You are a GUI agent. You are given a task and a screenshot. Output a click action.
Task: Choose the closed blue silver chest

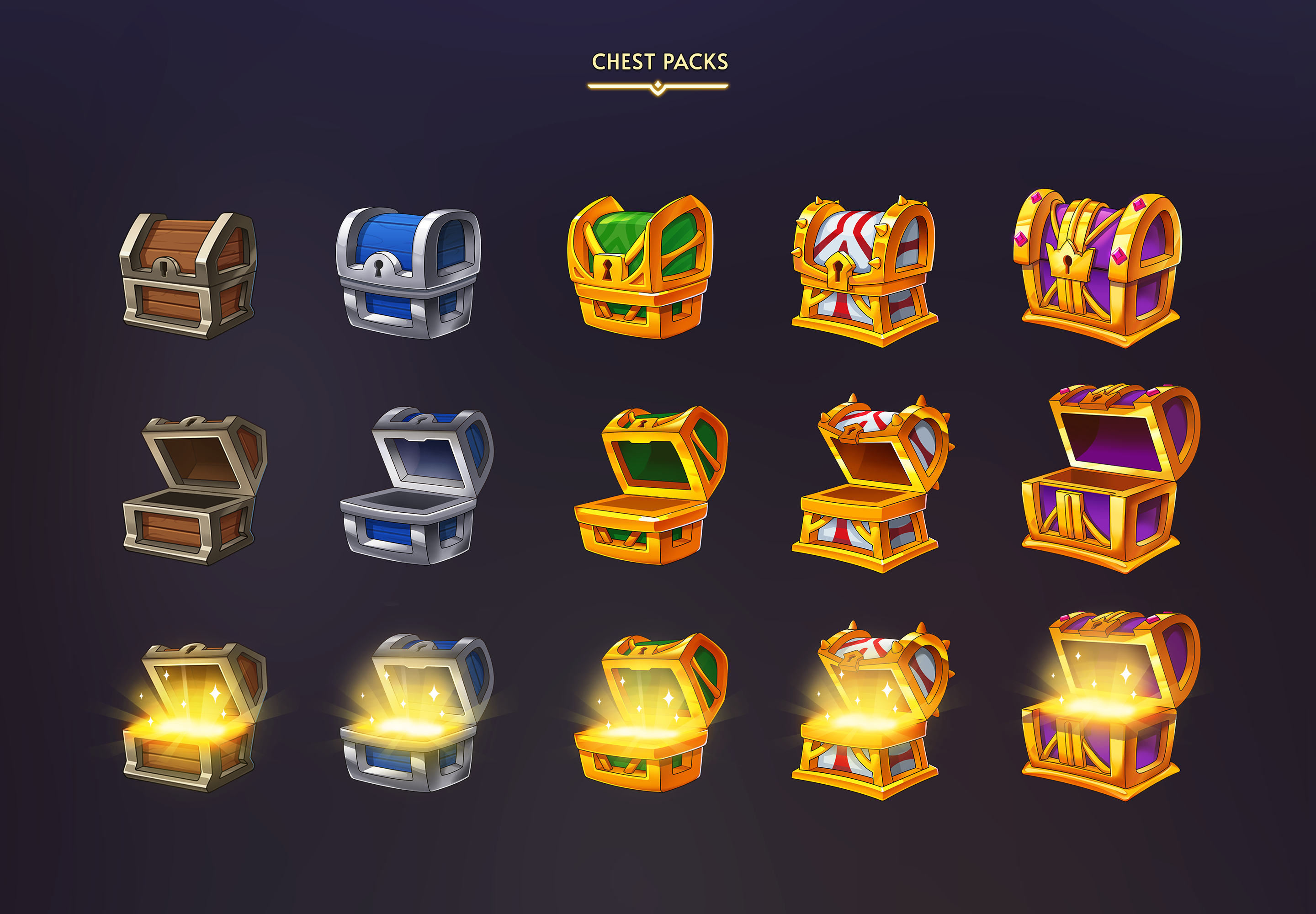408,273
